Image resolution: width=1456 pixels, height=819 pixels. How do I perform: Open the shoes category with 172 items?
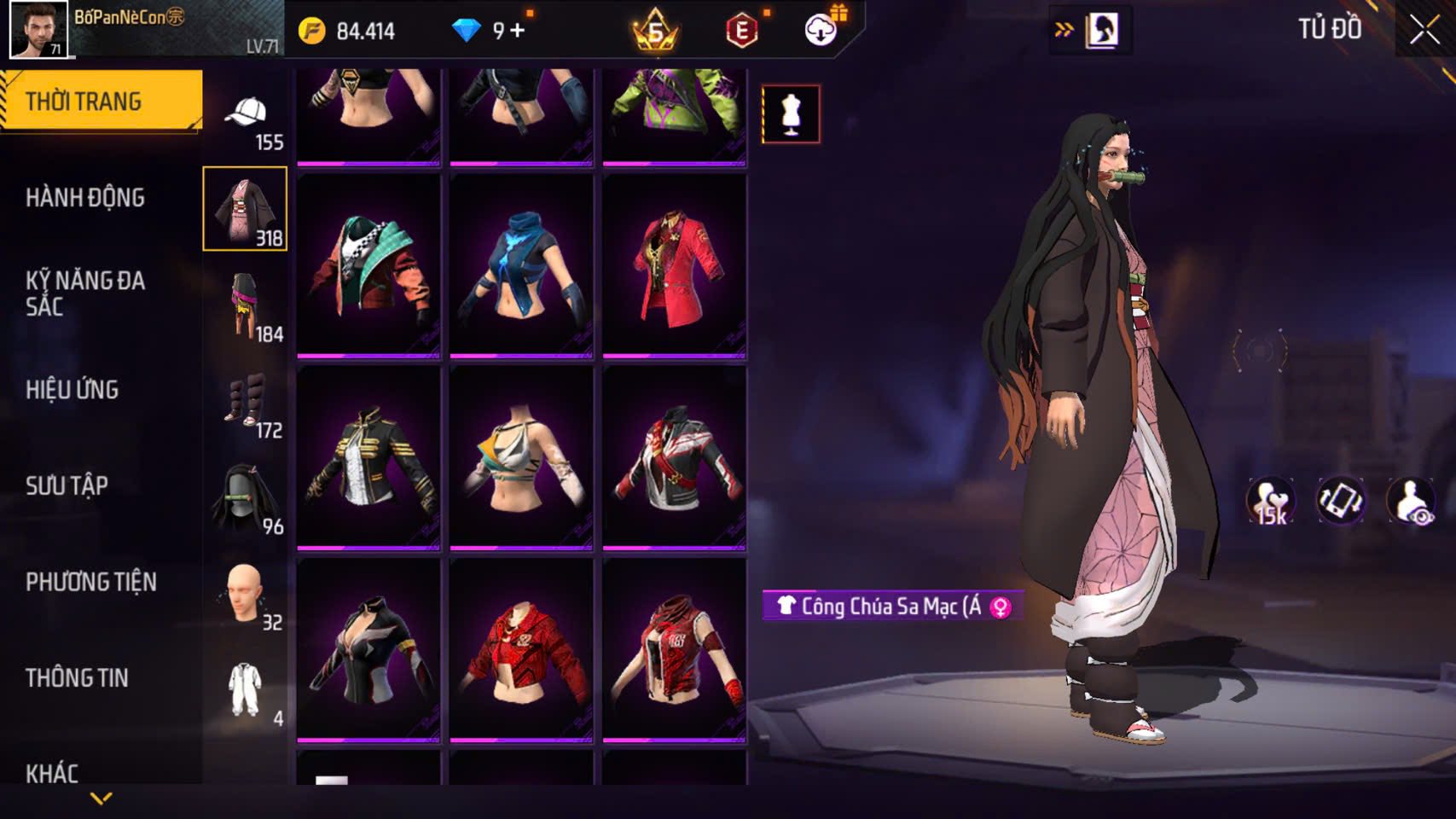(246, 402)
